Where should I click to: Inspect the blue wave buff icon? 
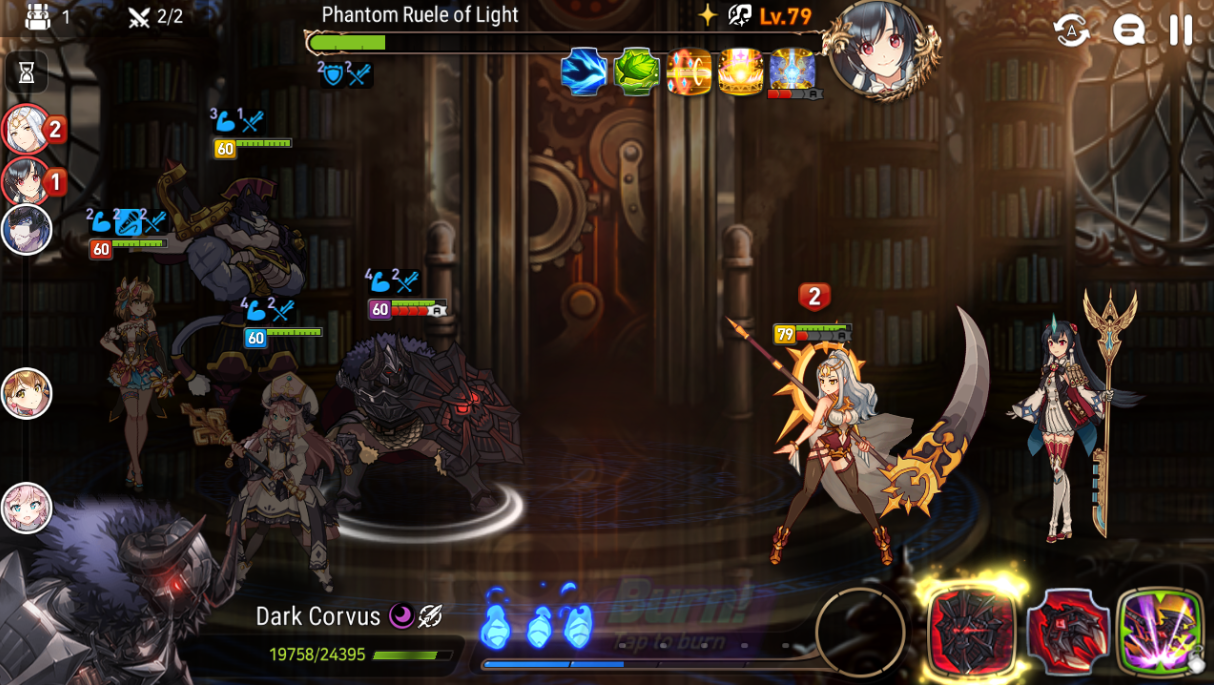tap(584, 72)
